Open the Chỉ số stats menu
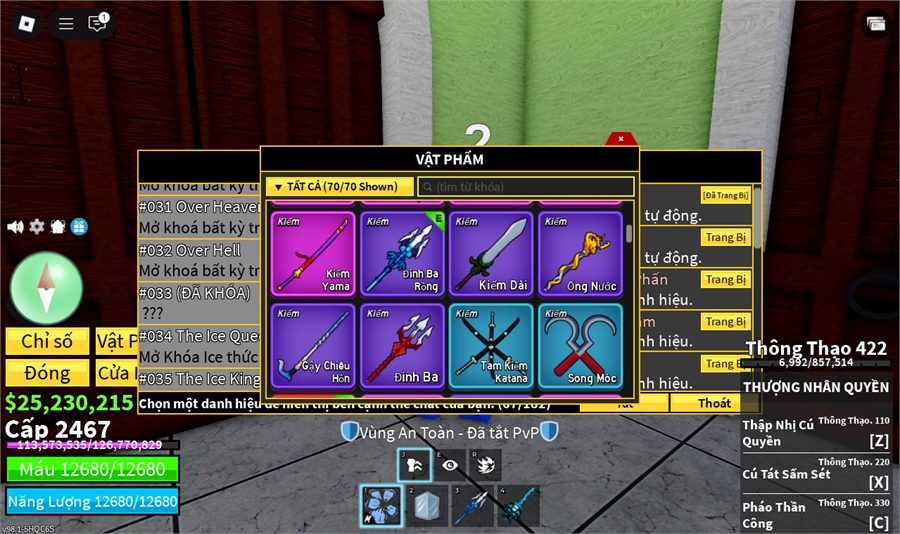 (x=47, y=341)
